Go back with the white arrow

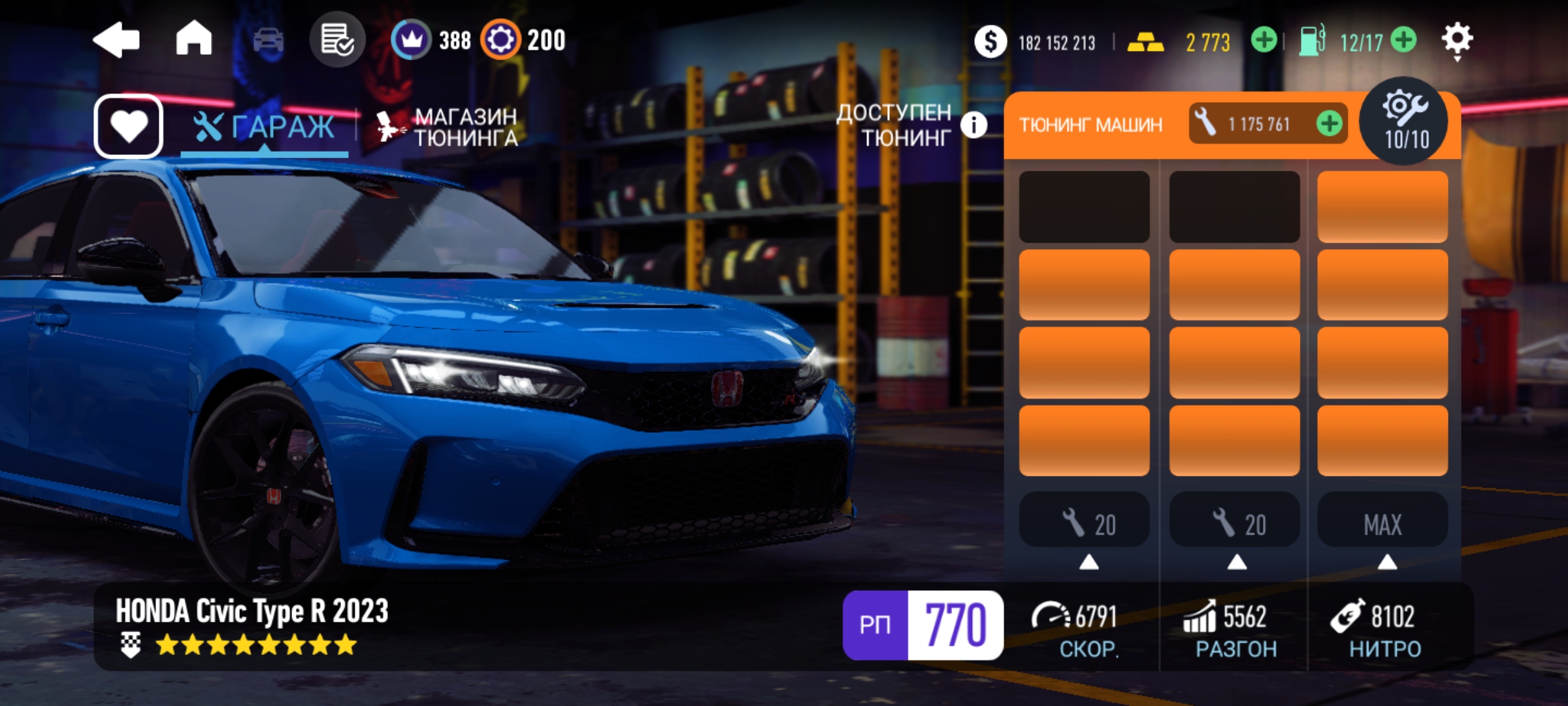point(117,41)
